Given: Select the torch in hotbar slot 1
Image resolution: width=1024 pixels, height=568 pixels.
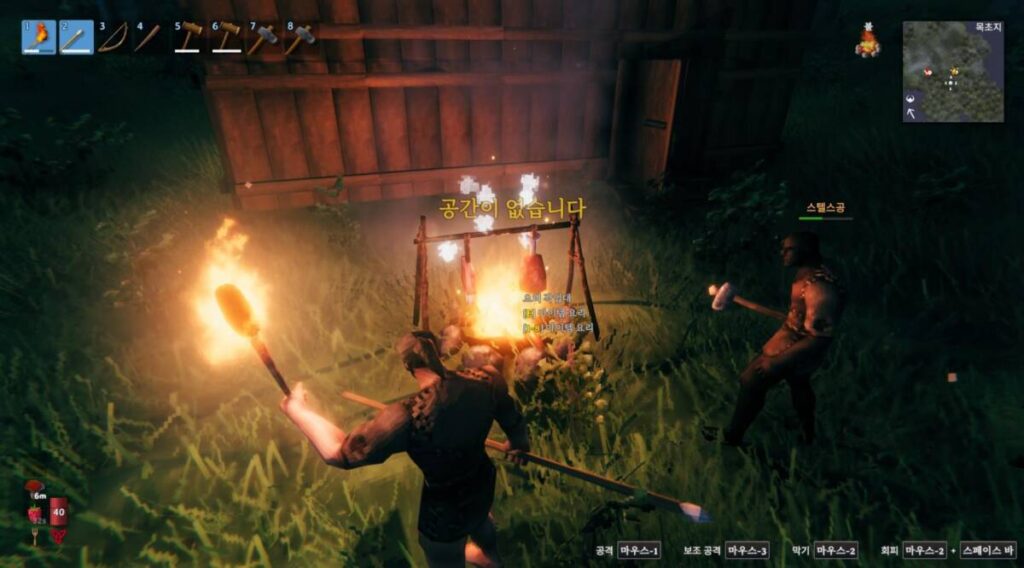Looking at the screenshot, I should (39, 37).
